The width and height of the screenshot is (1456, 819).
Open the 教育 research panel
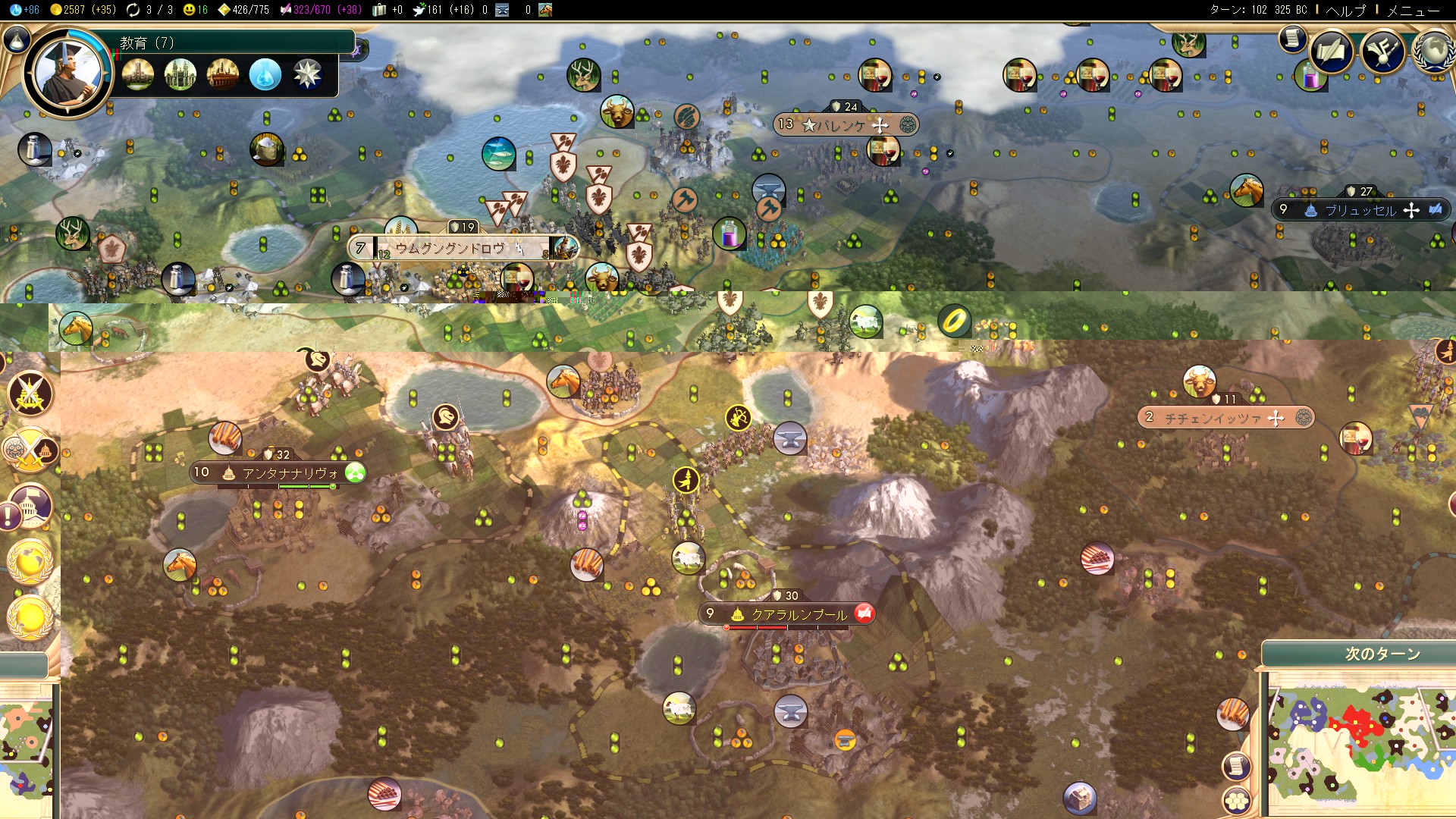(227, 42)
